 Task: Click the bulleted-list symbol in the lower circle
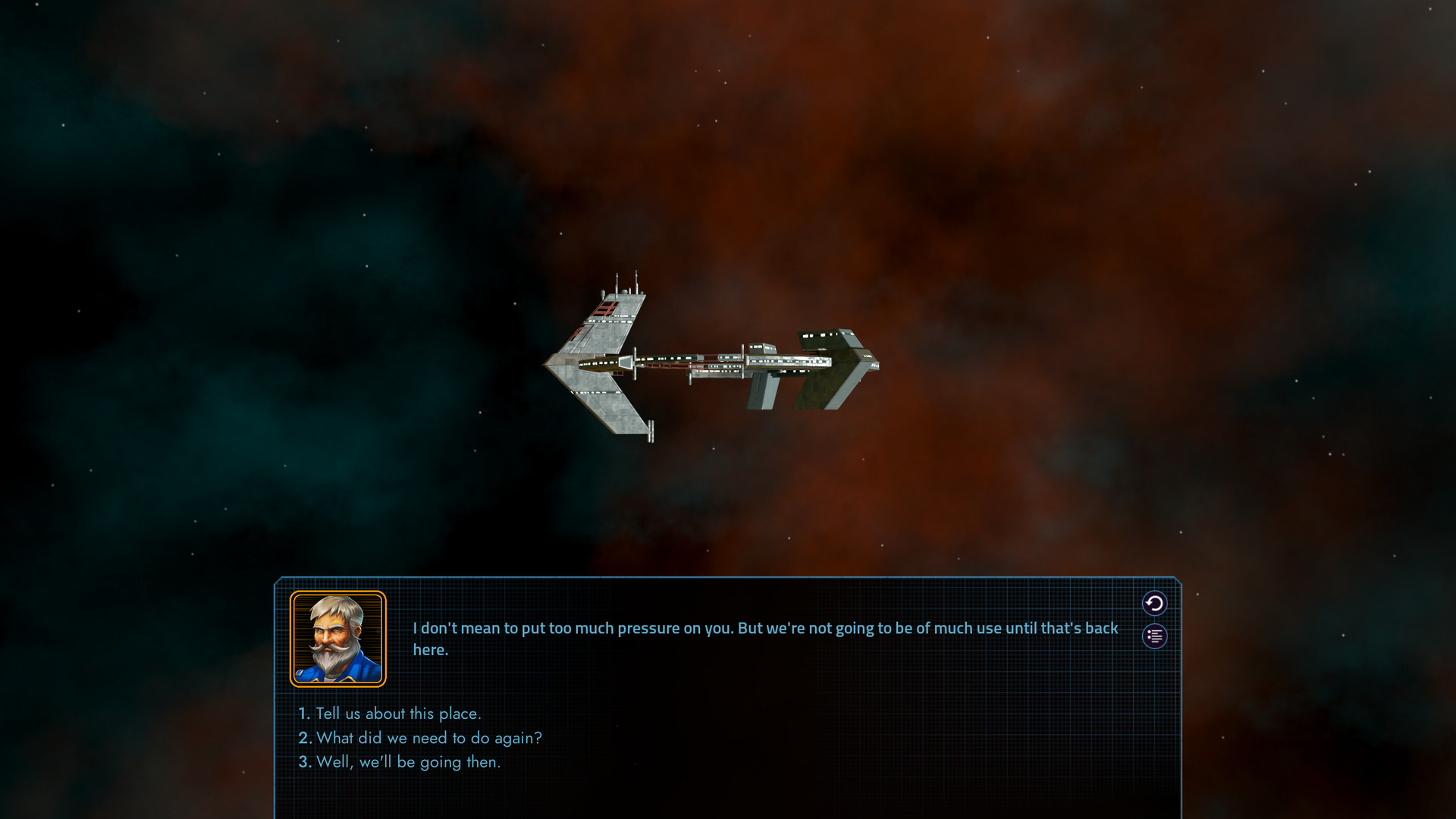point(1153,635)
